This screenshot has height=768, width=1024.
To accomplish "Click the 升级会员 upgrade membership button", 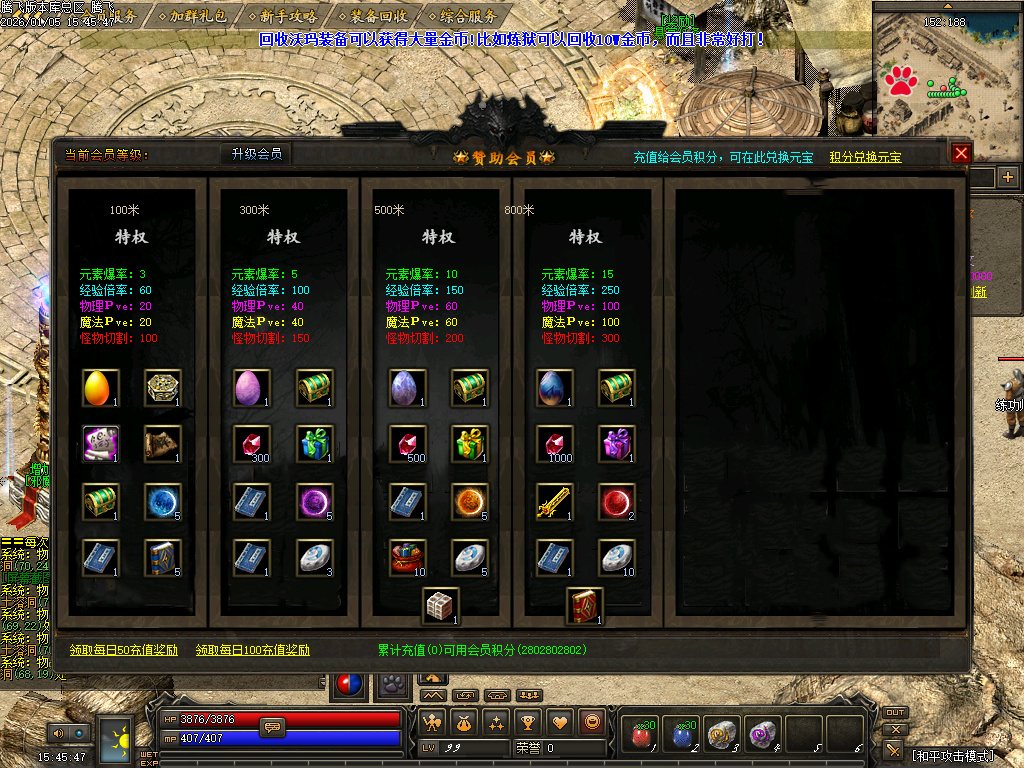I will [257, 154].
